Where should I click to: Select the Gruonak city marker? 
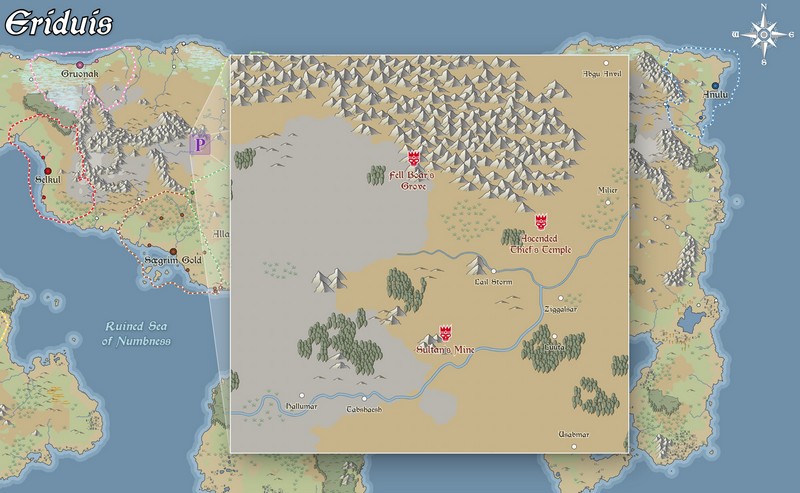click(x=80, y=65)
